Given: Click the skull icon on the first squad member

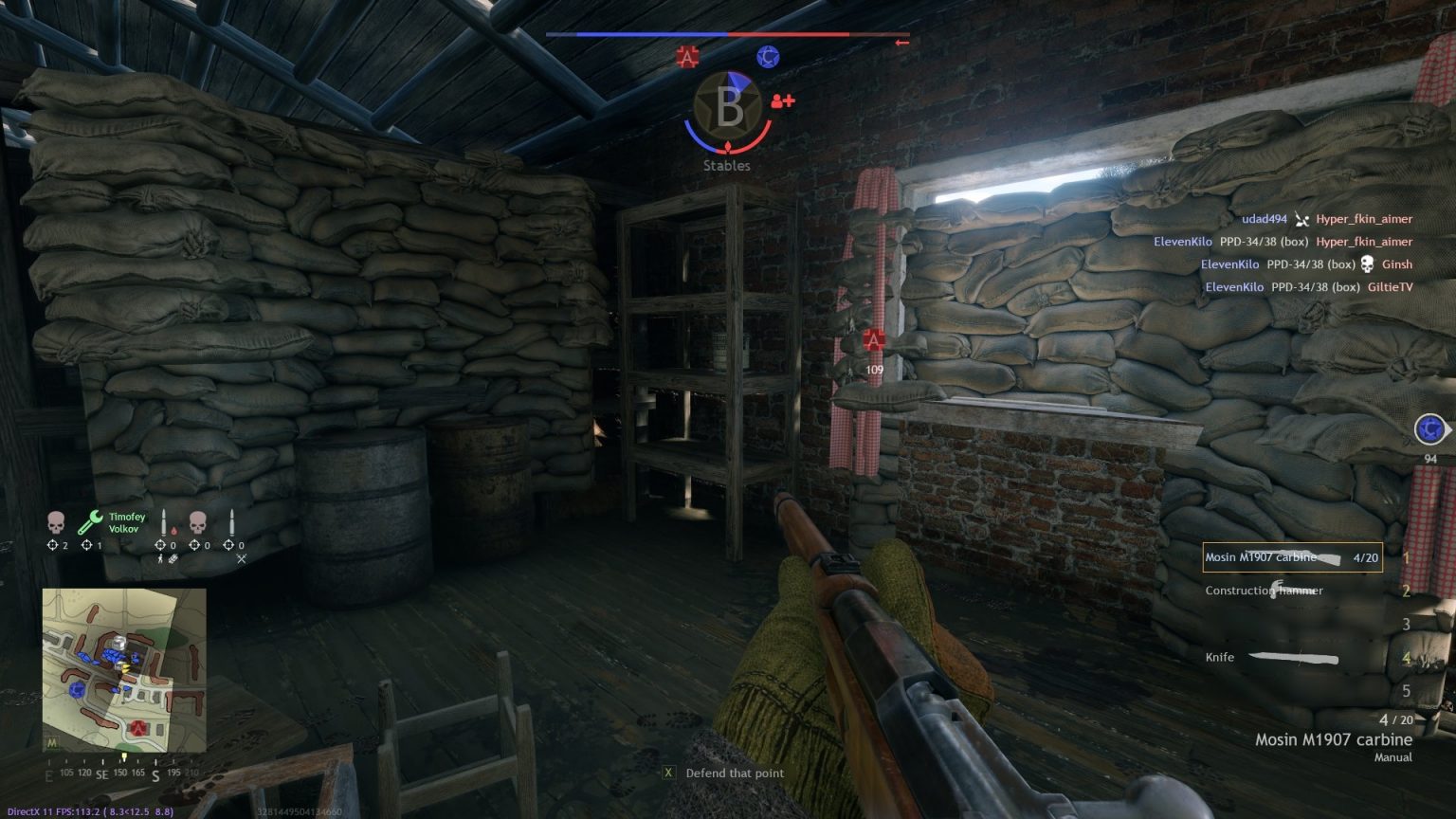Looking at the screenshot, I should [55, 520].
